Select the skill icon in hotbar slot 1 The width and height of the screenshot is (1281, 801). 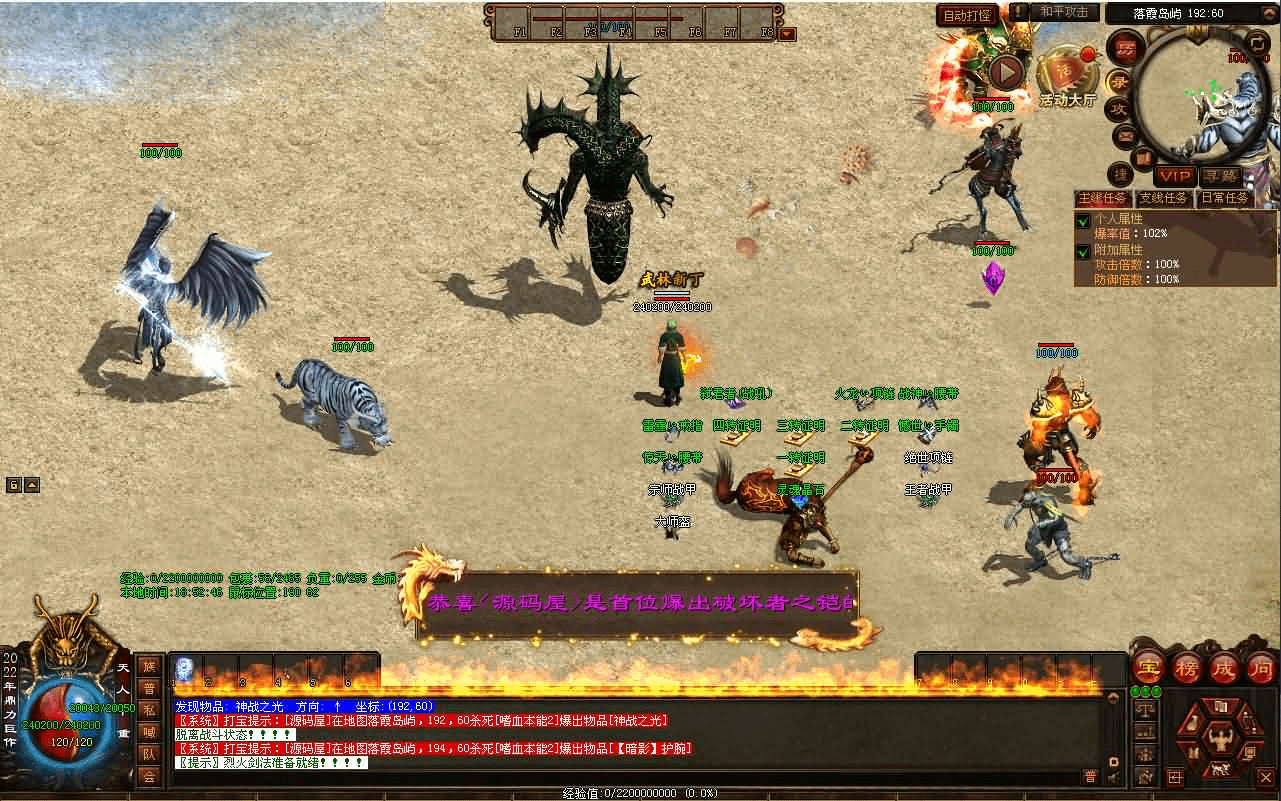point(184,670)
